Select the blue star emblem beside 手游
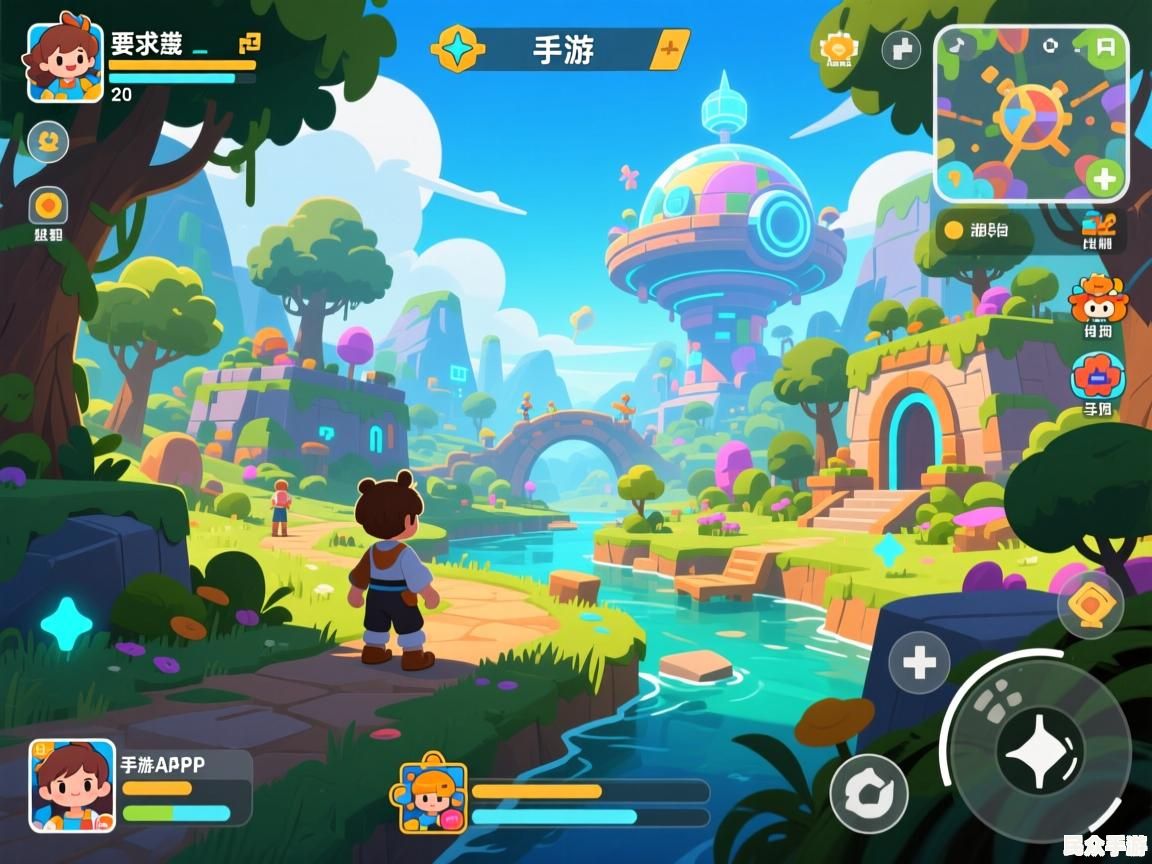The width and height of the screenshot is (1152, 864). (x=458, y=48)
